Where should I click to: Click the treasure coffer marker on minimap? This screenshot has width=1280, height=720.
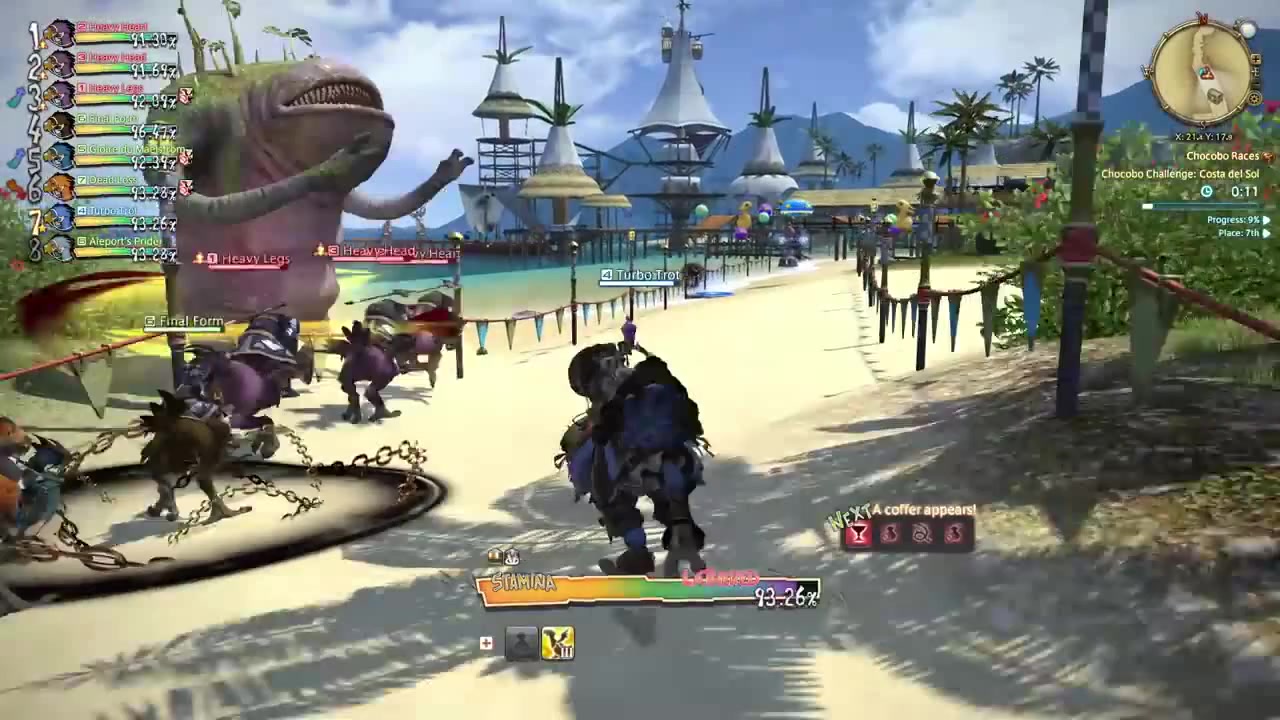pyautogui.click(x=1215, y=96)
